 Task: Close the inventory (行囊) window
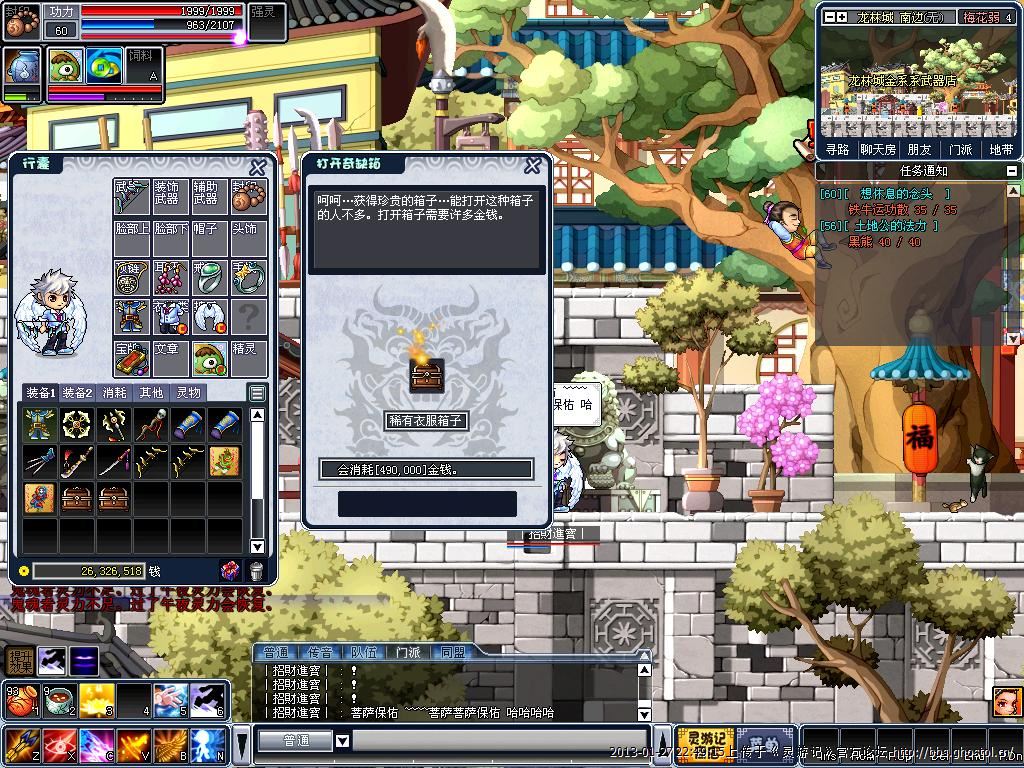[x=258, y=167]
